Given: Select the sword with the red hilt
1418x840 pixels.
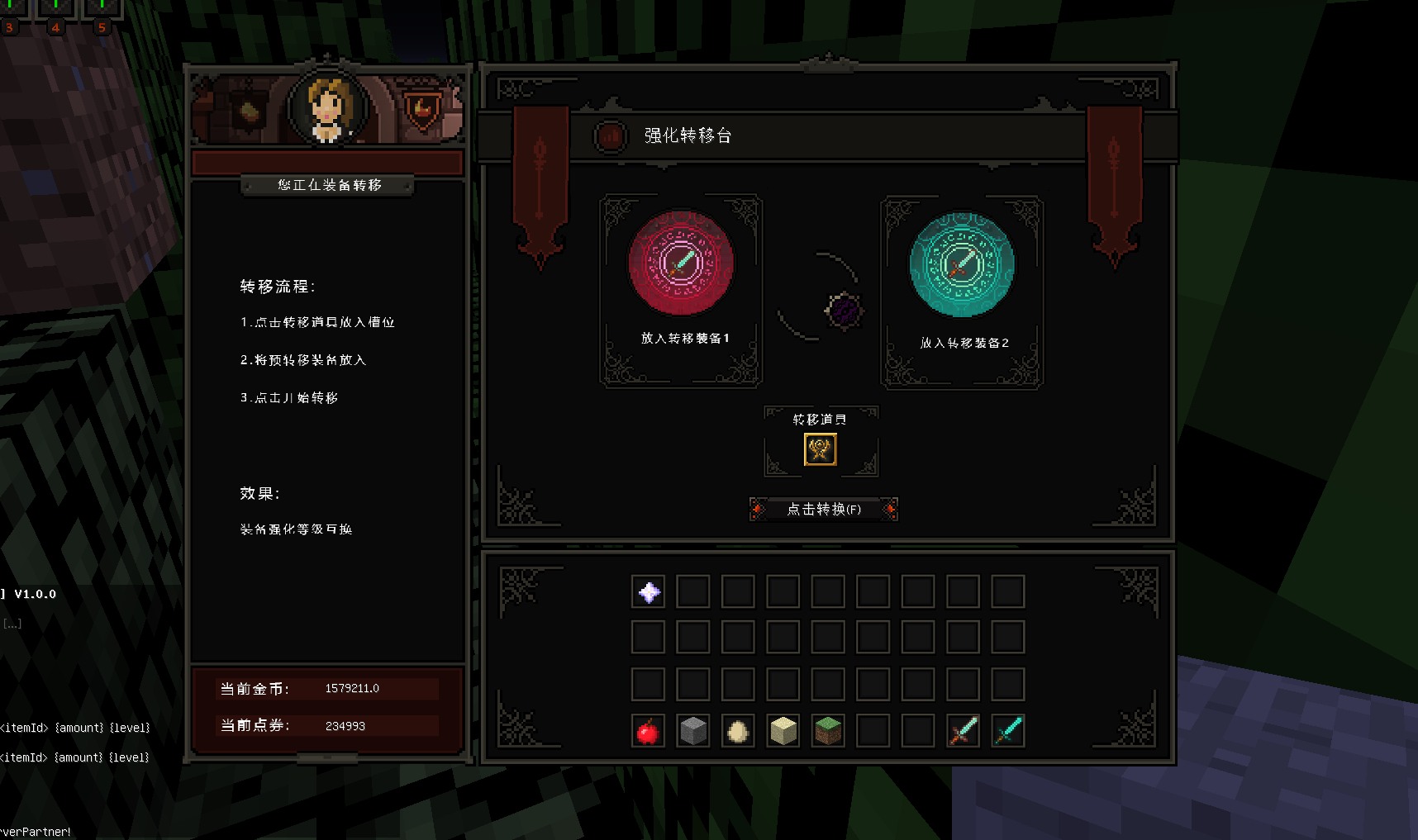Looking at the screenshot, I should click(963, 731).
